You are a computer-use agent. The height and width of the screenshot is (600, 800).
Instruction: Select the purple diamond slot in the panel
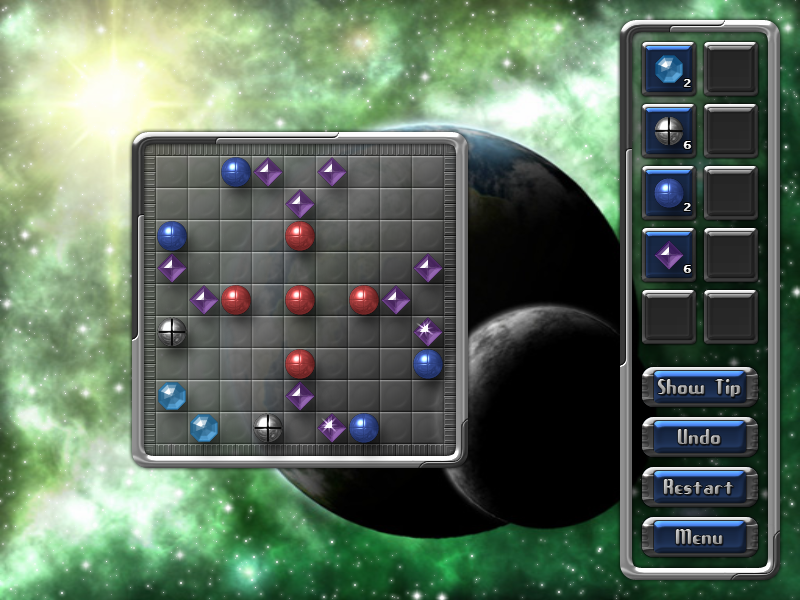(668, 254)
